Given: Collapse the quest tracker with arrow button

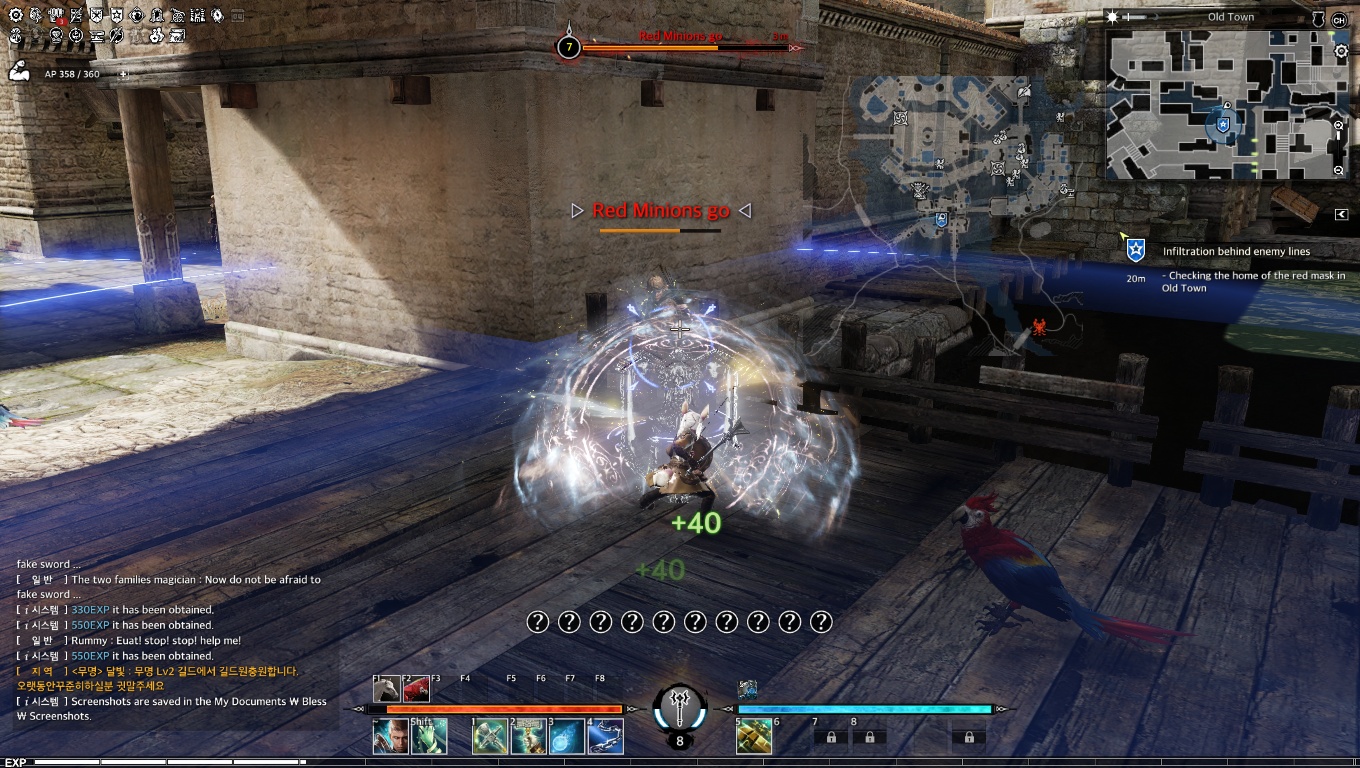Looking at the screenshot, I should click(x=1341, y=214).
